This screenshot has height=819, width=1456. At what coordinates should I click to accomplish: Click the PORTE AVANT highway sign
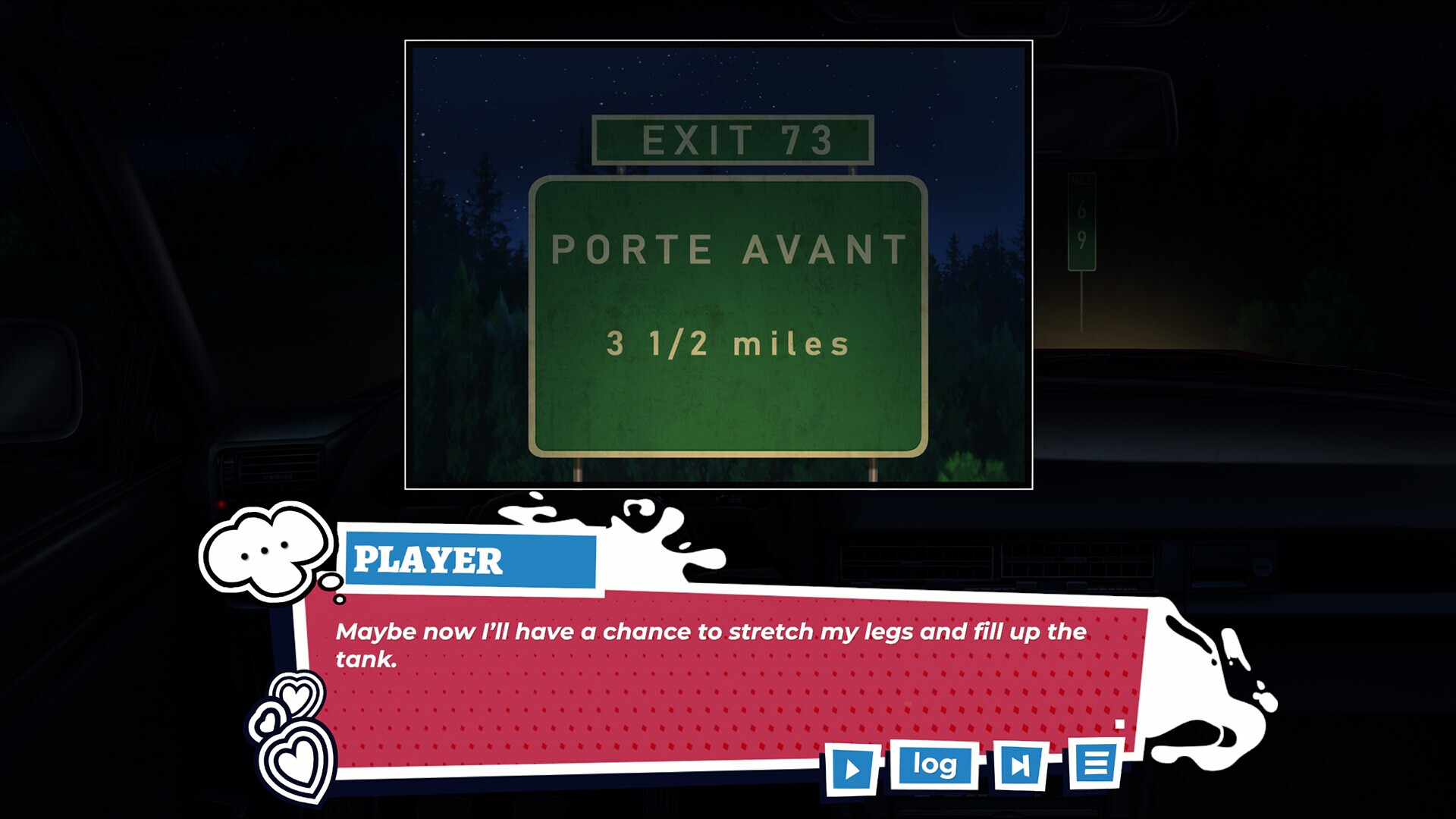(x=728, y=250)
